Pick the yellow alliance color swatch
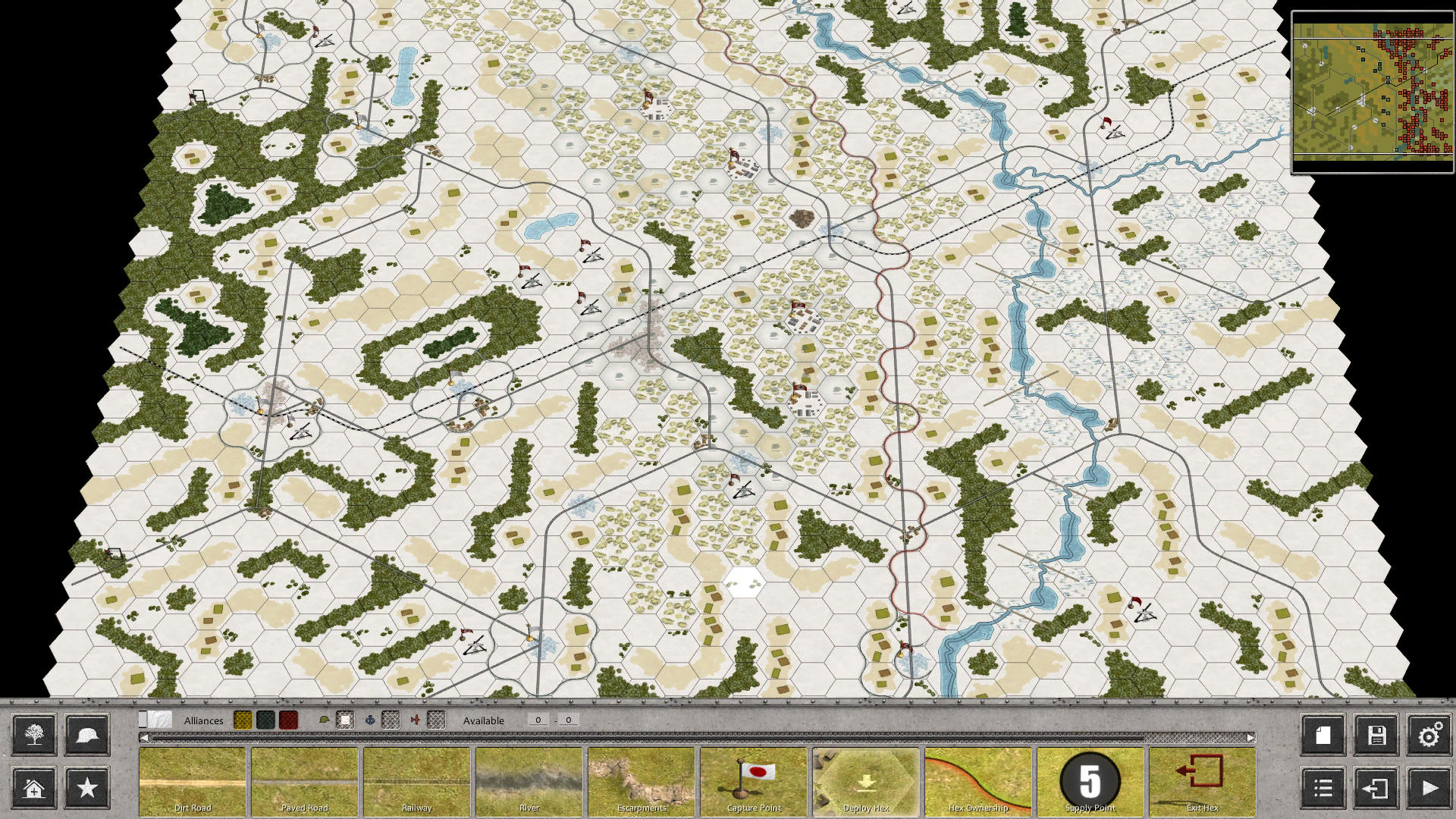 tap(243, 720)
